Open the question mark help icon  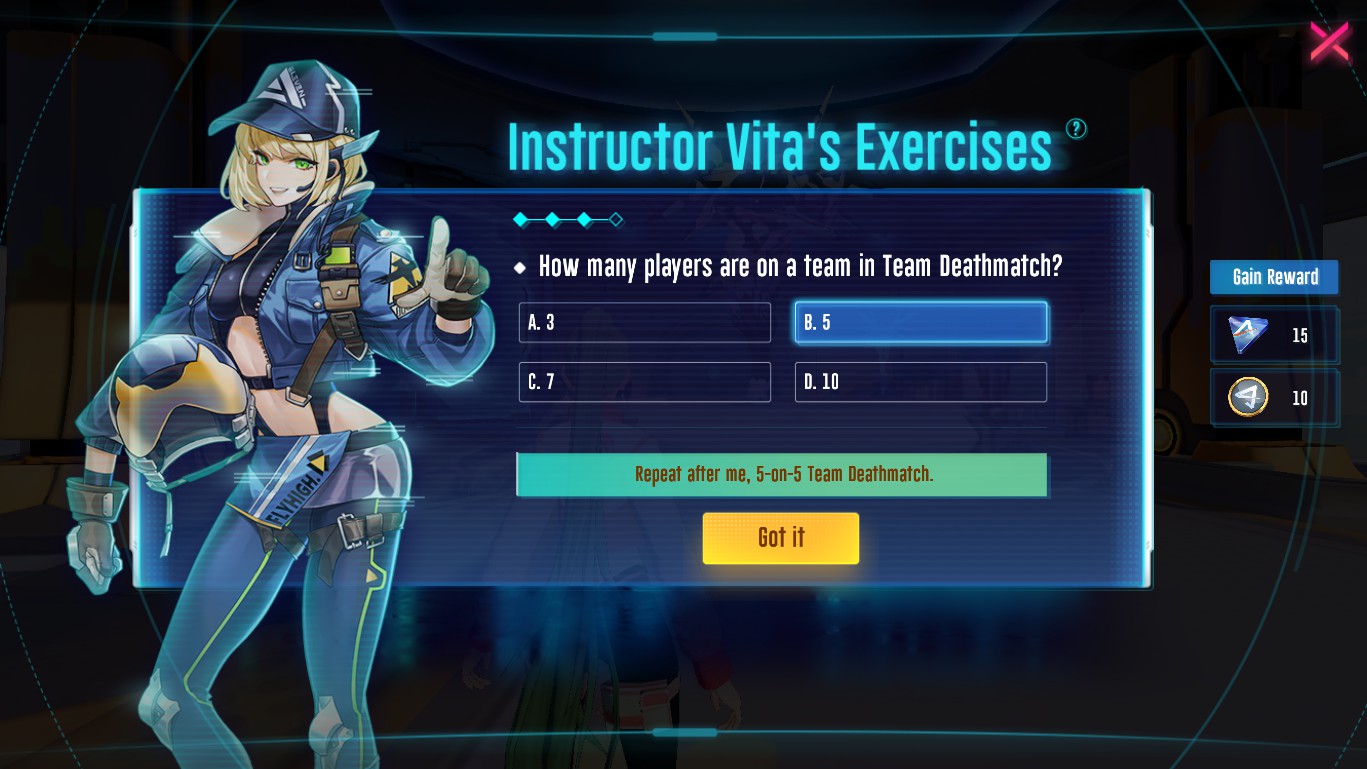coord(1076,129)
